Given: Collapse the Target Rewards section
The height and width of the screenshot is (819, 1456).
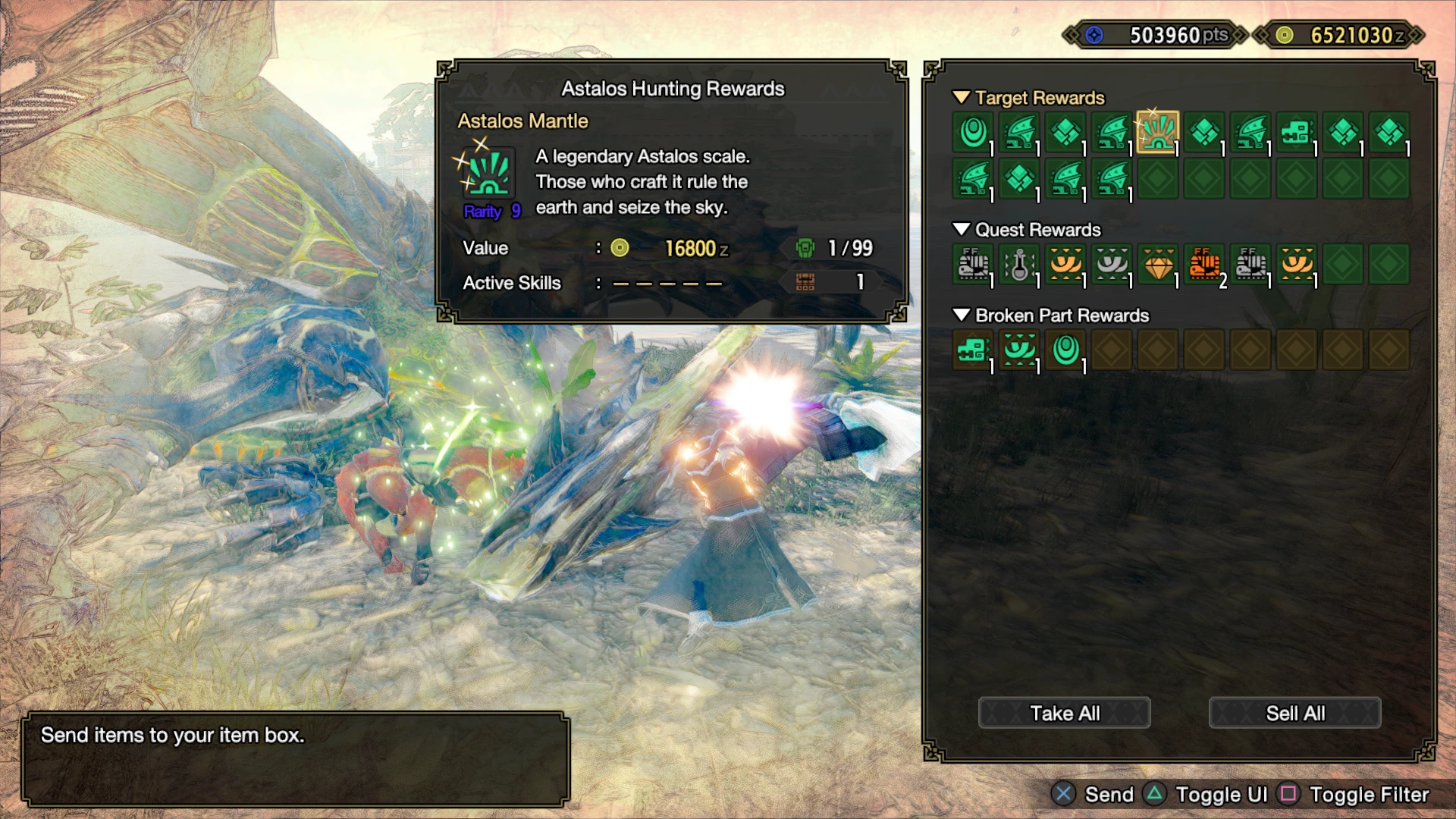Looking at the screenshot, I should (962, 98).
